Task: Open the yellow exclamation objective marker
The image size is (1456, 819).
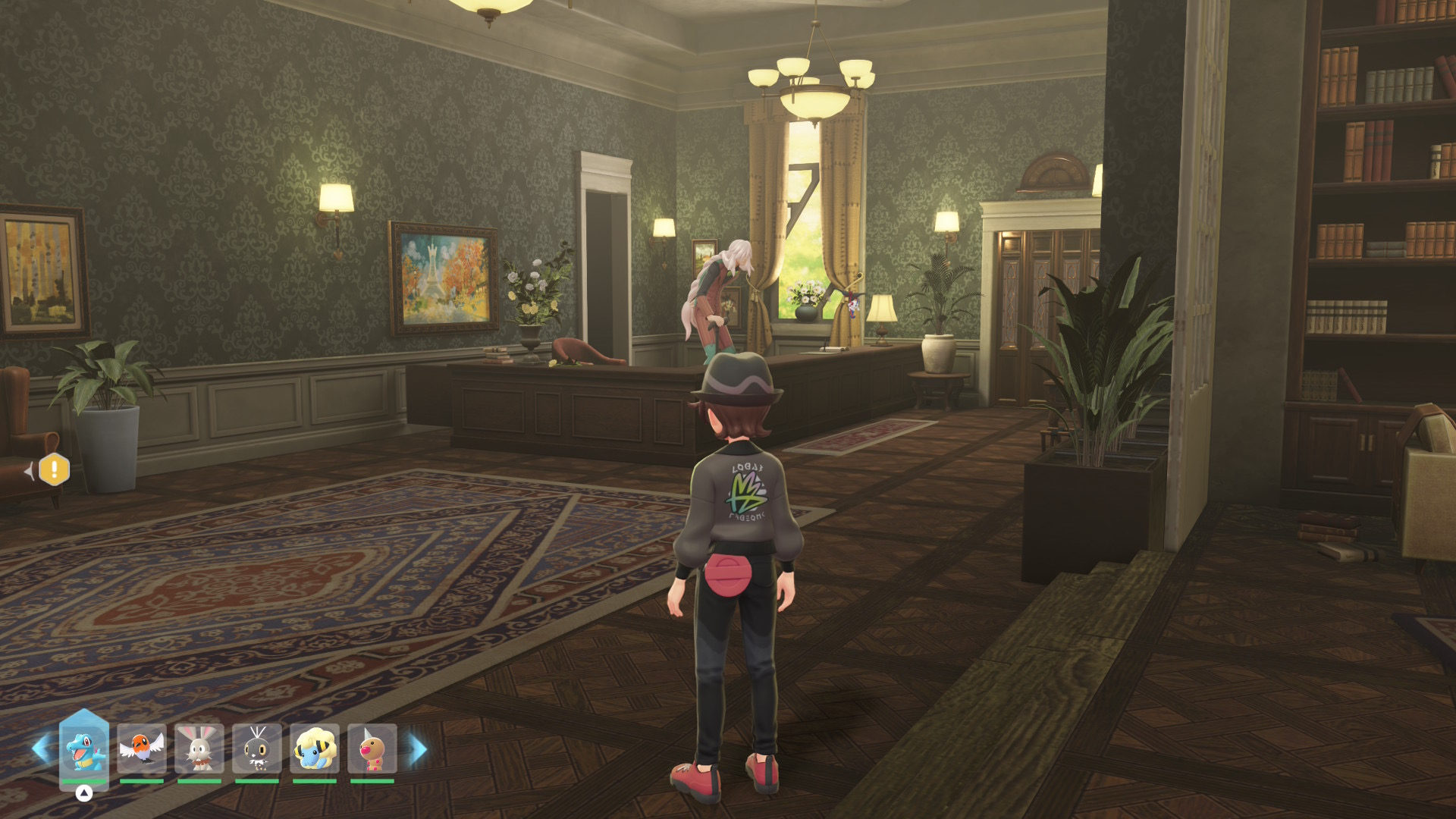Action: (54, 470)
